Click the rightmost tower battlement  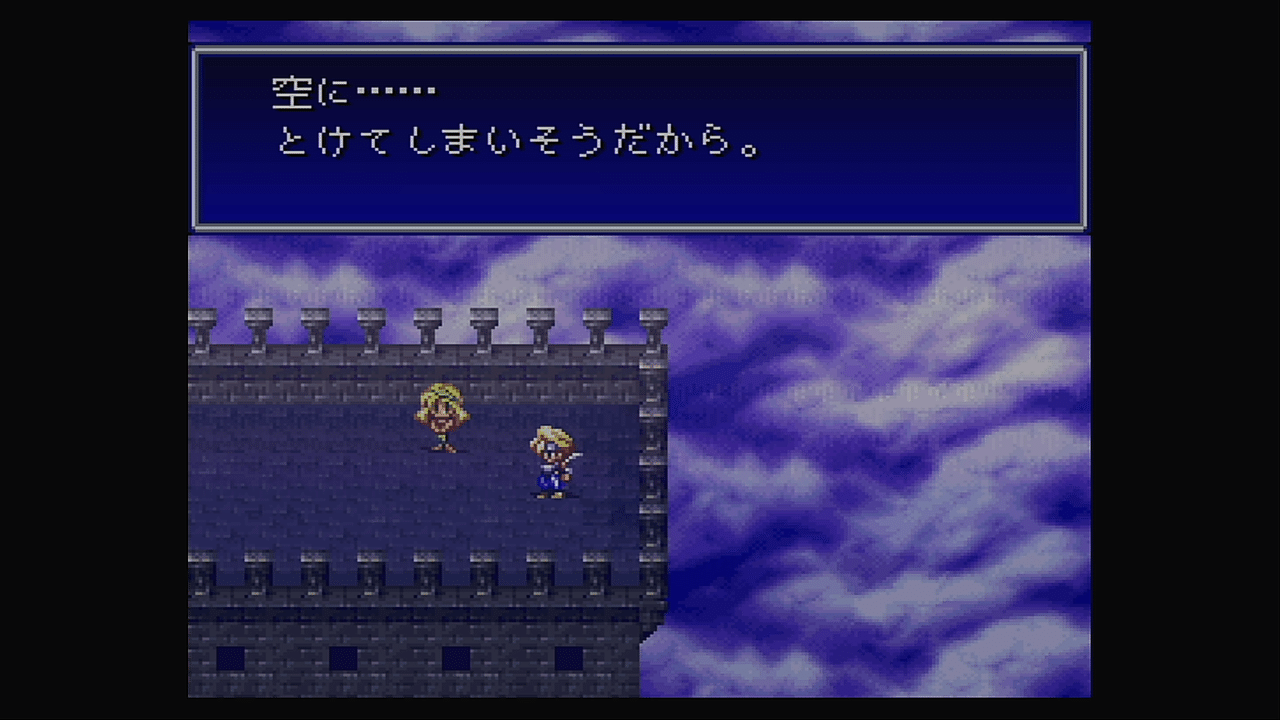pos(655,320)
